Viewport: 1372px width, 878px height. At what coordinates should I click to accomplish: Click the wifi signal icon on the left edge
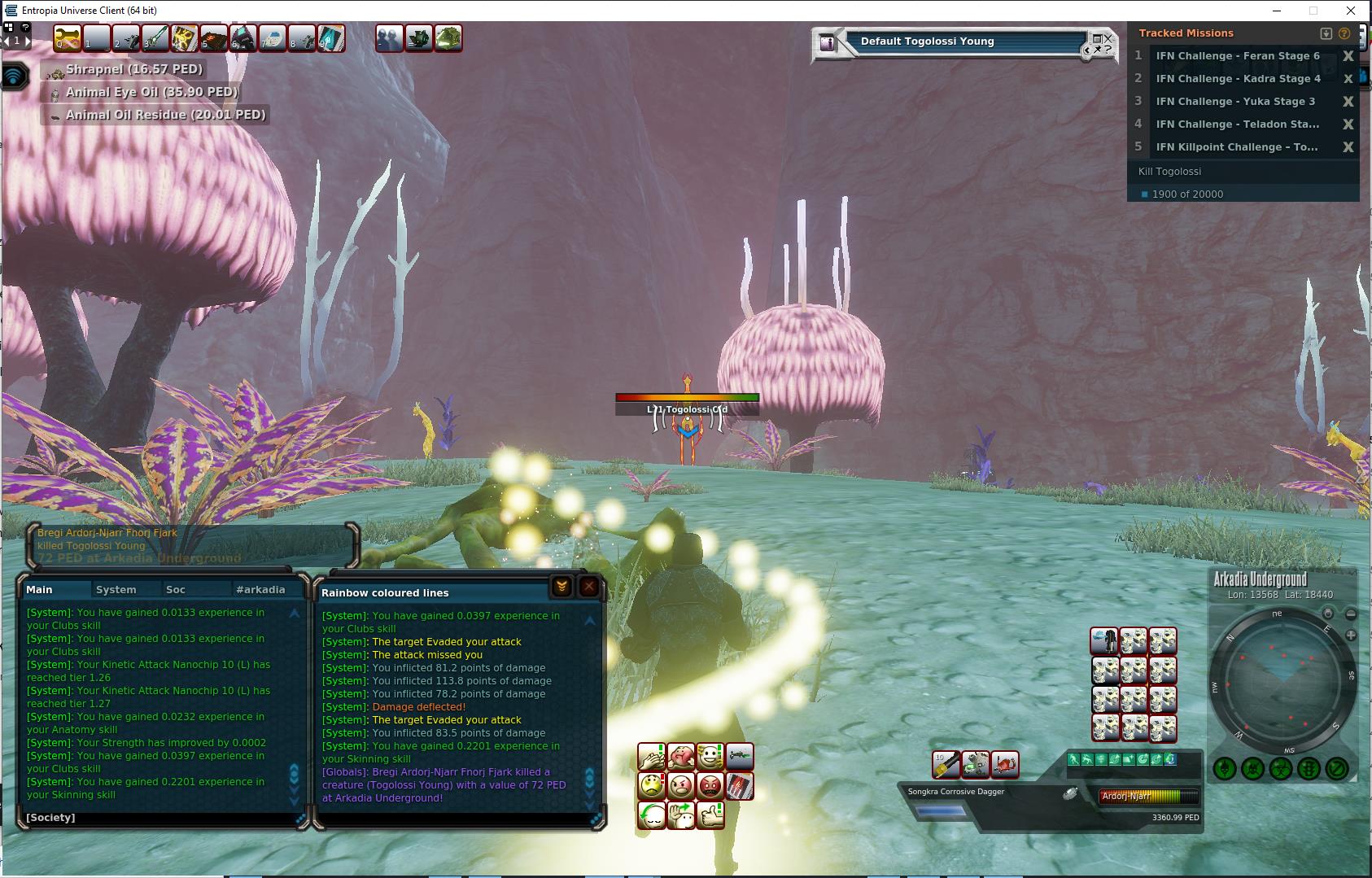click(15, 76)
